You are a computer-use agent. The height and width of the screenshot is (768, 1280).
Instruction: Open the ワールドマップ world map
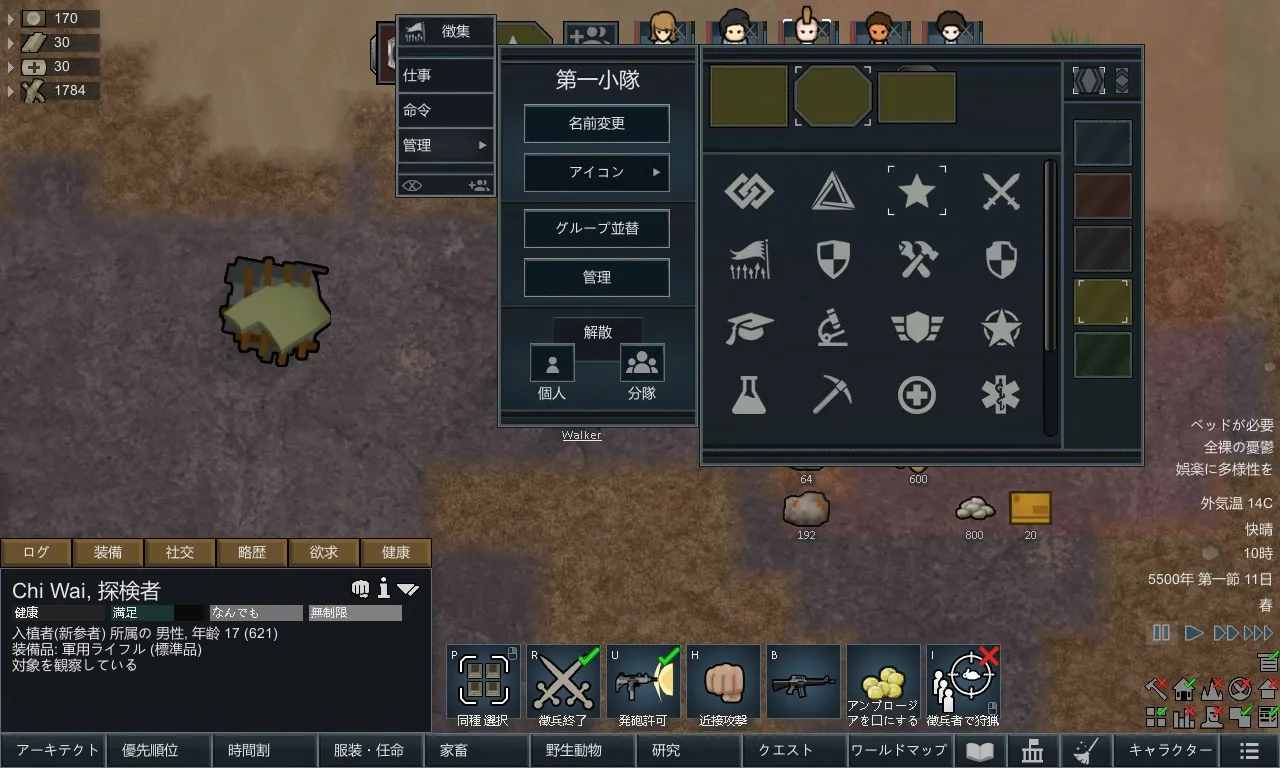pos(898,750)
